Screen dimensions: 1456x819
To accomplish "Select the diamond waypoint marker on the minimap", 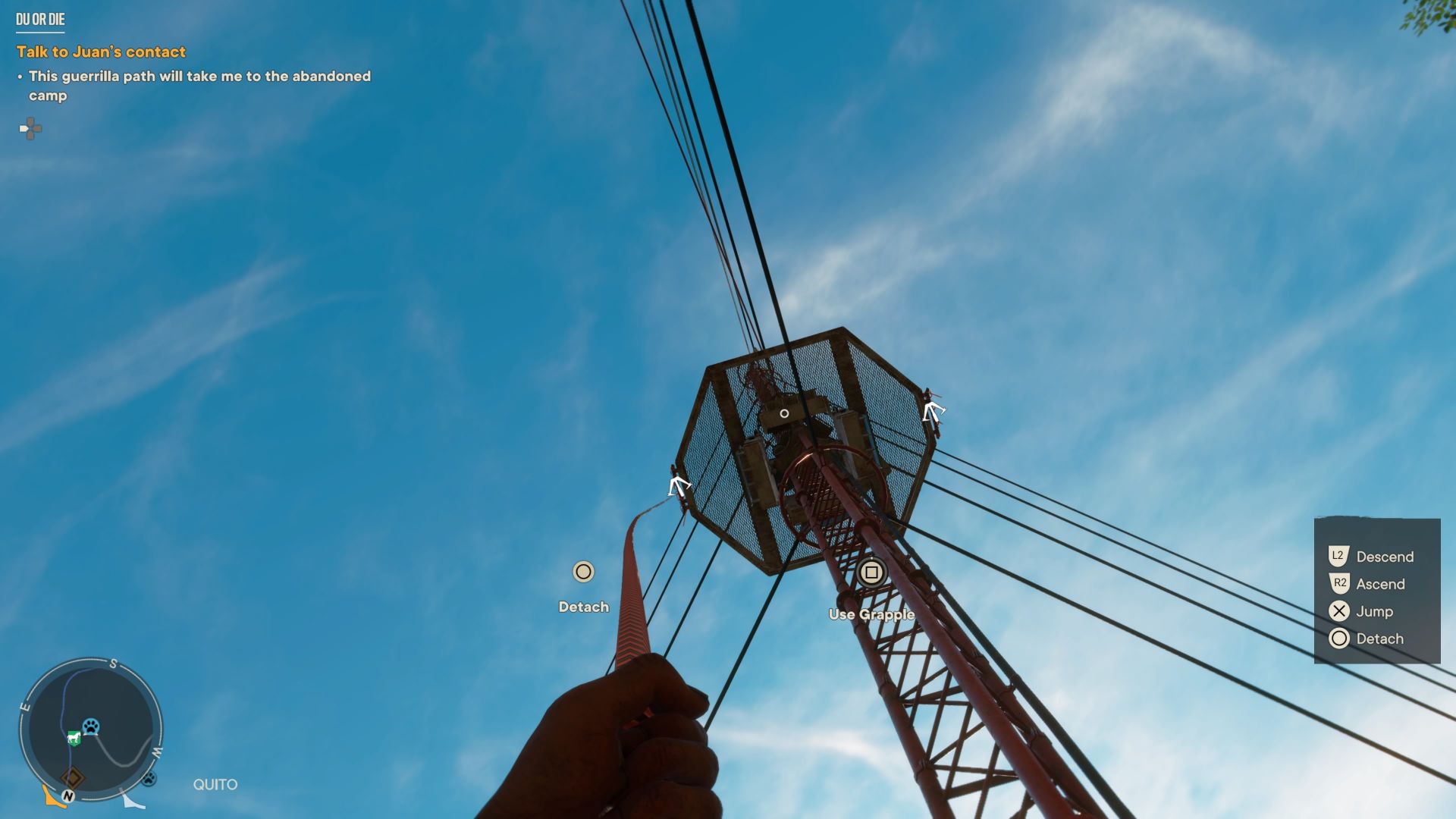I will pos(72,778).
